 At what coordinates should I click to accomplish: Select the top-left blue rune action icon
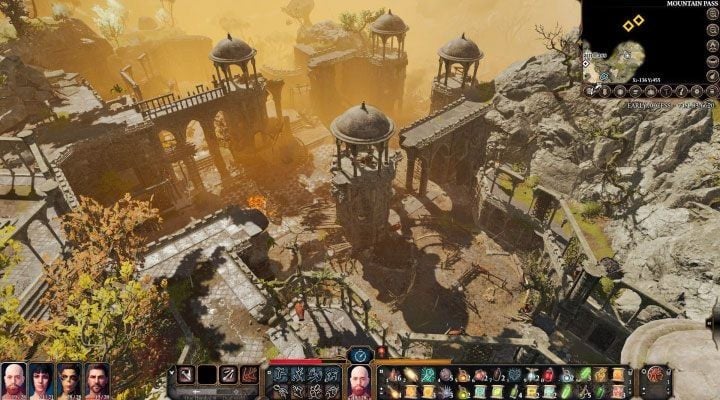point(280,373)
